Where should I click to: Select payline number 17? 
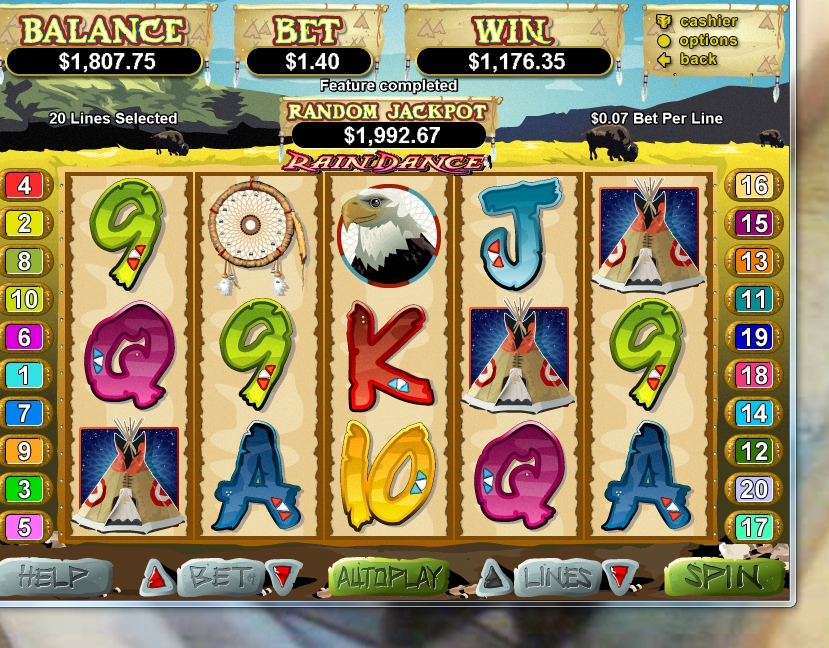point(754,527)
